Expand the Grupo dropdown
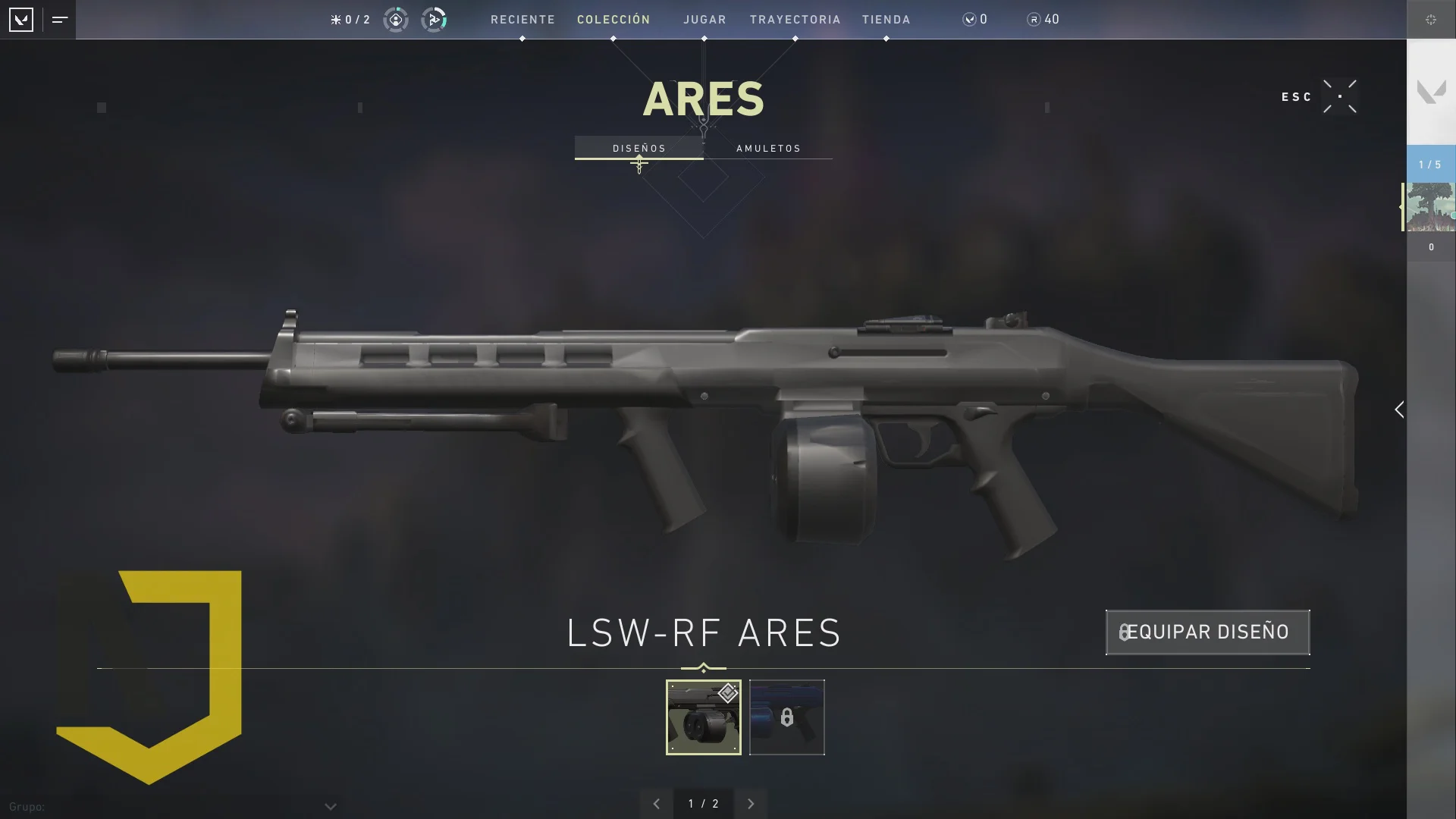This screenshot has width=1456, height=819. 330,807
